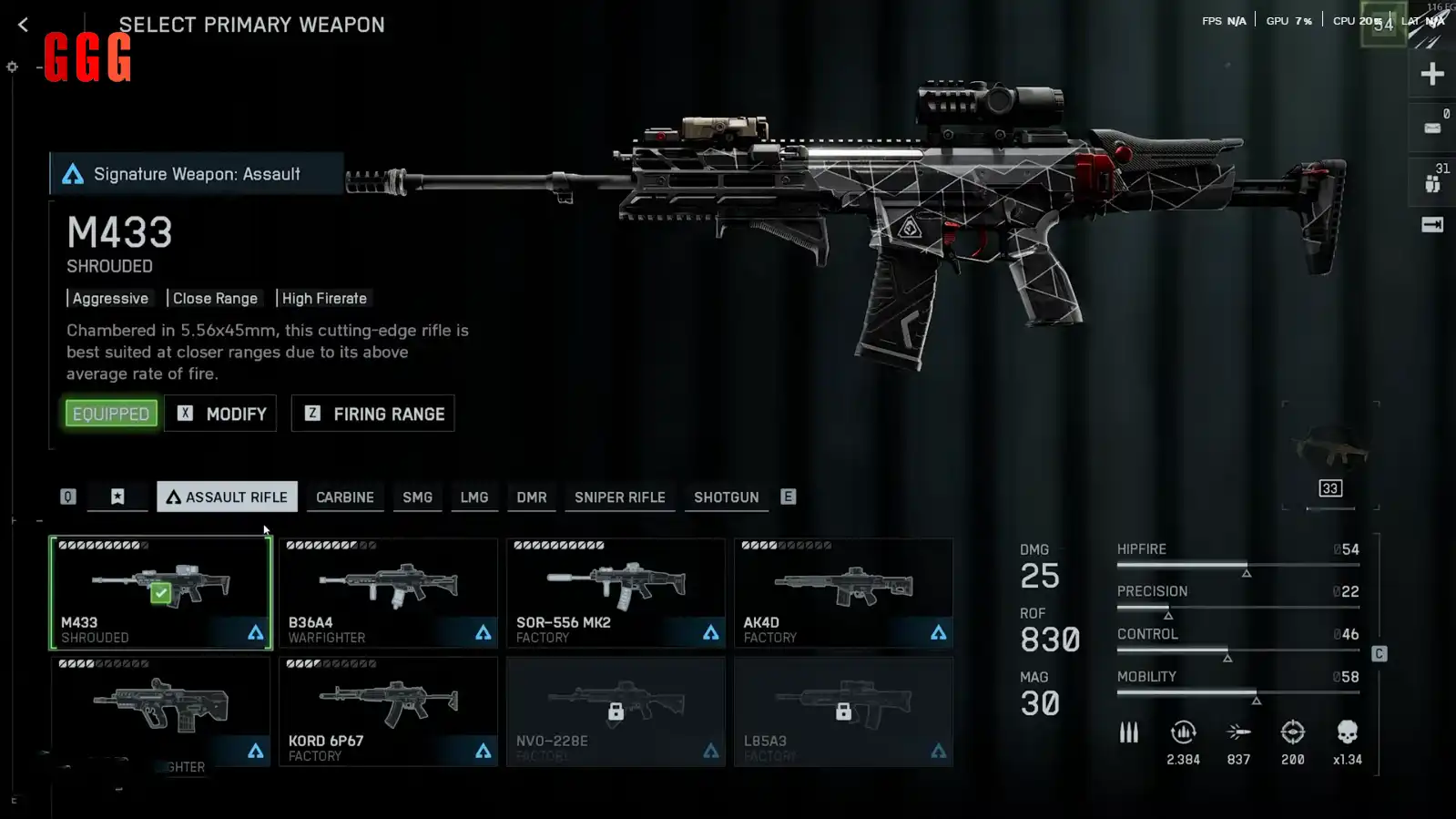Enter the Firing Range
The height and width of the screenshot is (819, 1456).
pyautogui.click(x=373, y=414)
